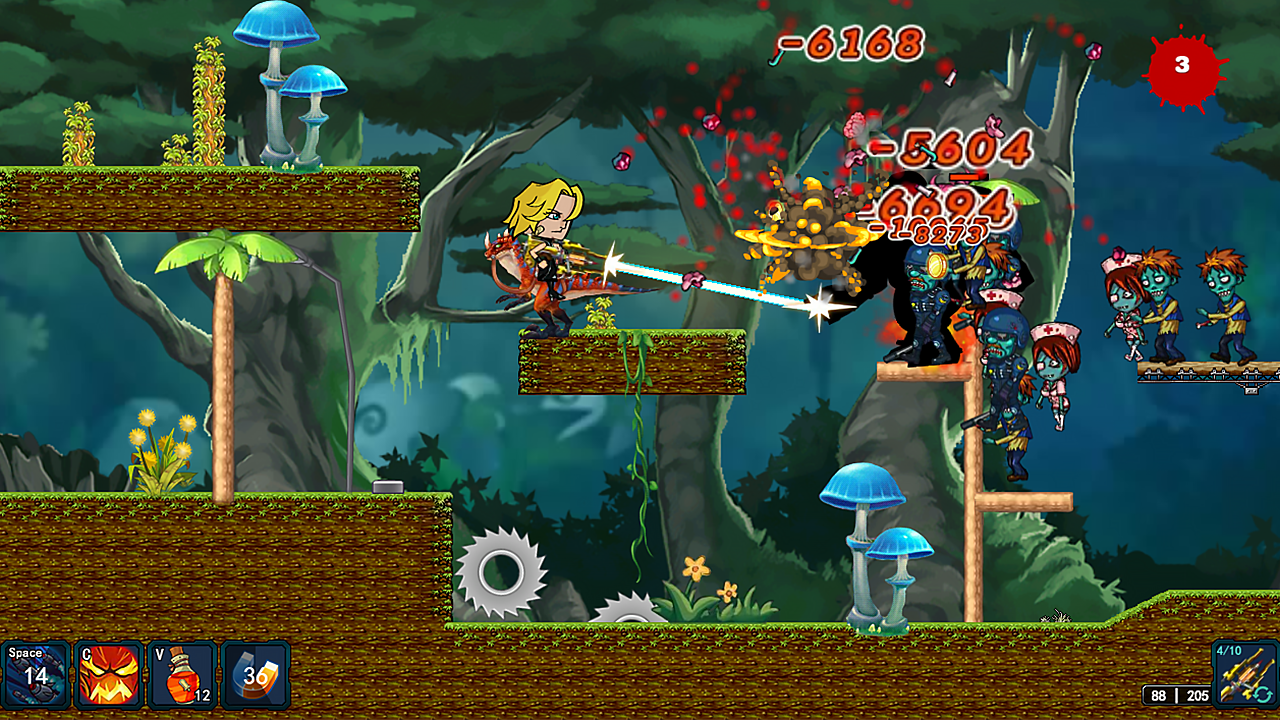This screenshot has width=1280, height=720.
Task: Activate the missile barrage skill
Action: (36, 675)
